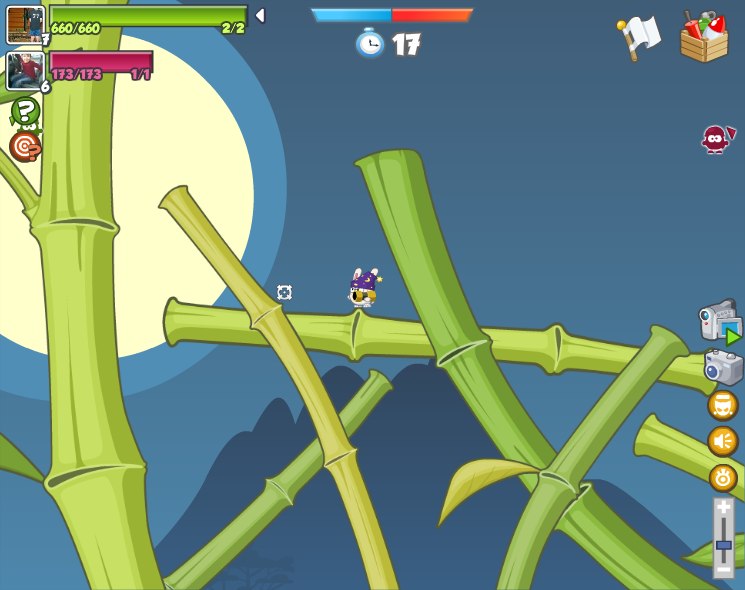
Task: Click the orange worm face button
Action: [x=722, y=405]
